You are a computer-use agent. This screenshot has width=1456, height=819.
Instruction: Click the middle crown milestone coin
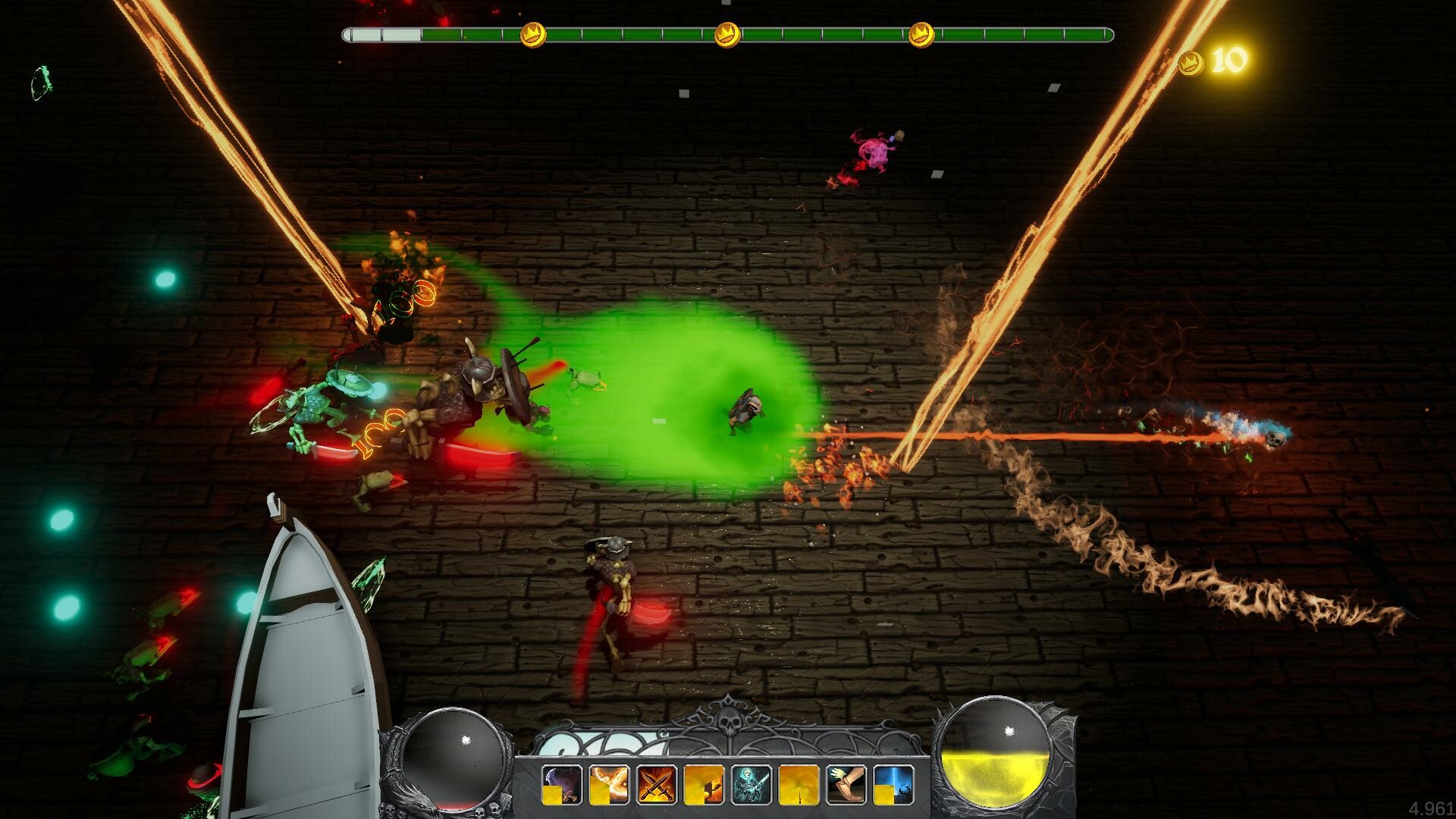(x=727, y=34)
